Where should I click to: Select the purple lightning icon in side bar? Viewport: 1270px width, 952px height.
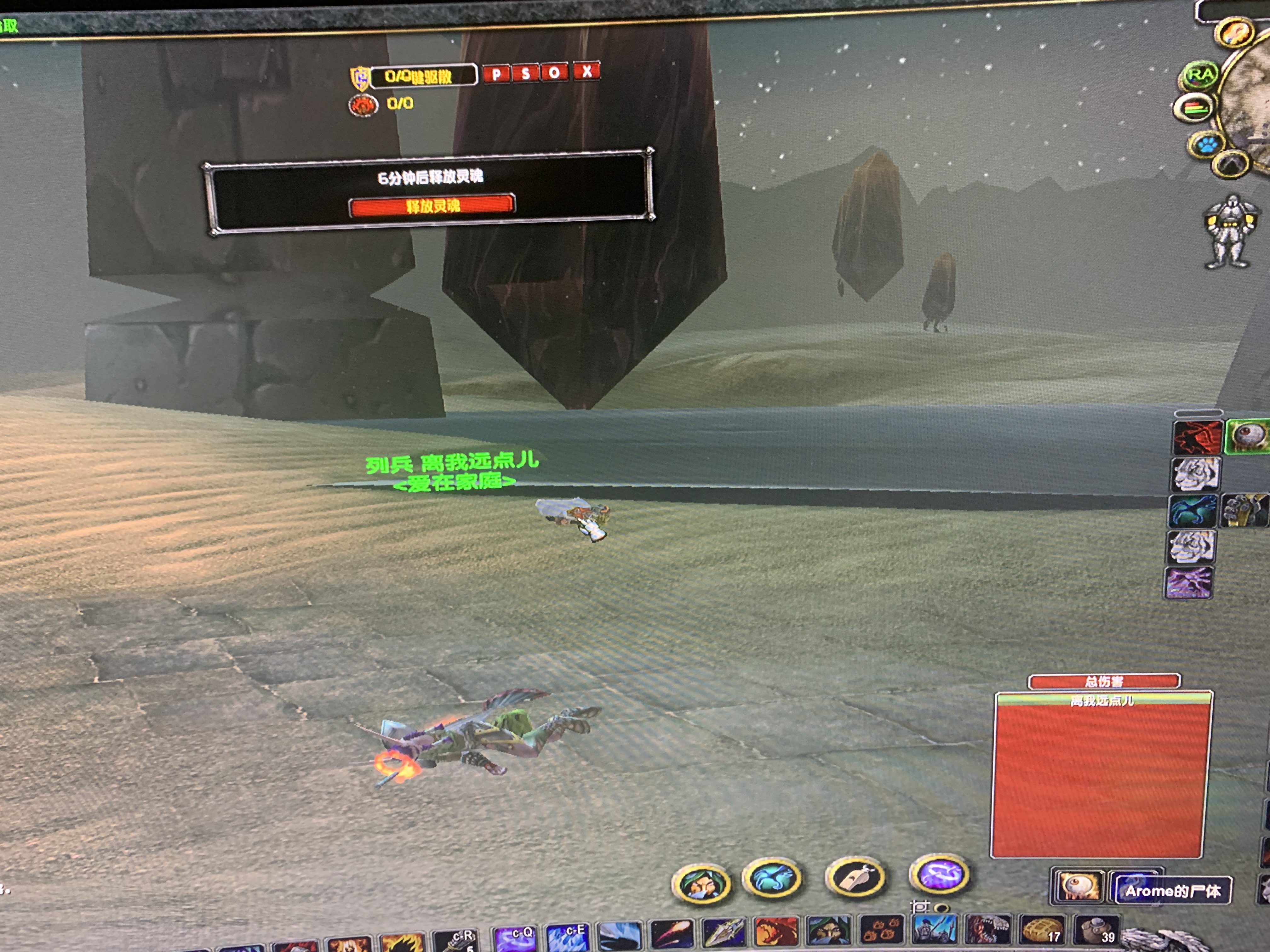[x=1188, y=583]
